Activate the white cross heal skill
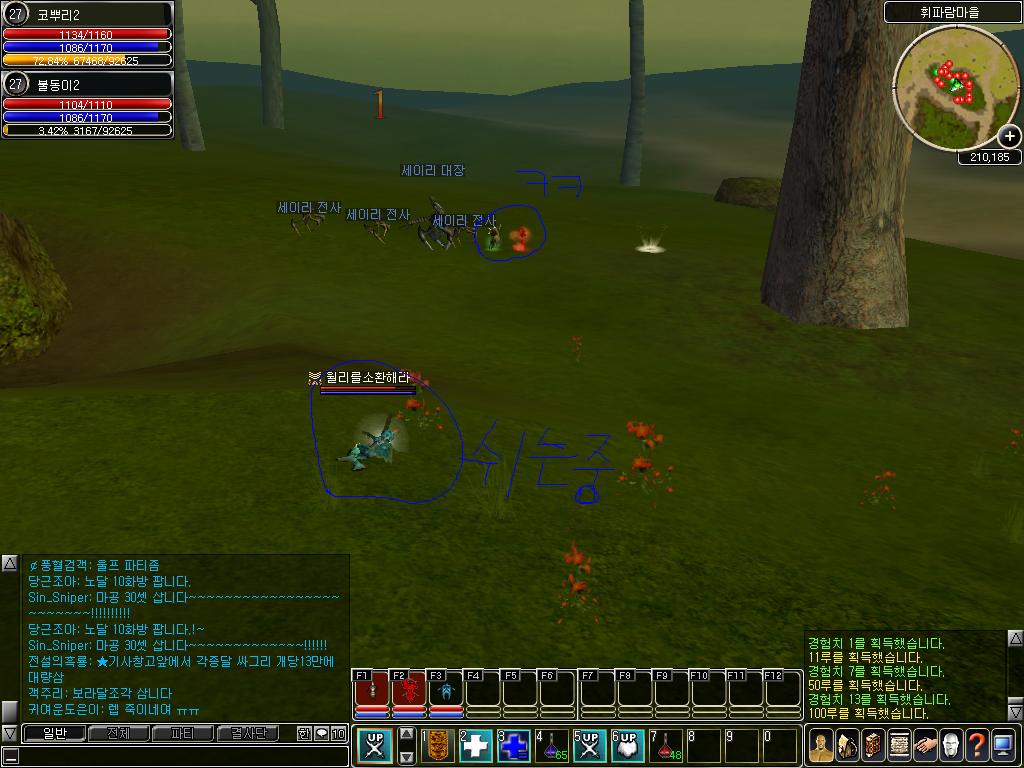Screen dimensions: 1024x768 pos(474,745)
